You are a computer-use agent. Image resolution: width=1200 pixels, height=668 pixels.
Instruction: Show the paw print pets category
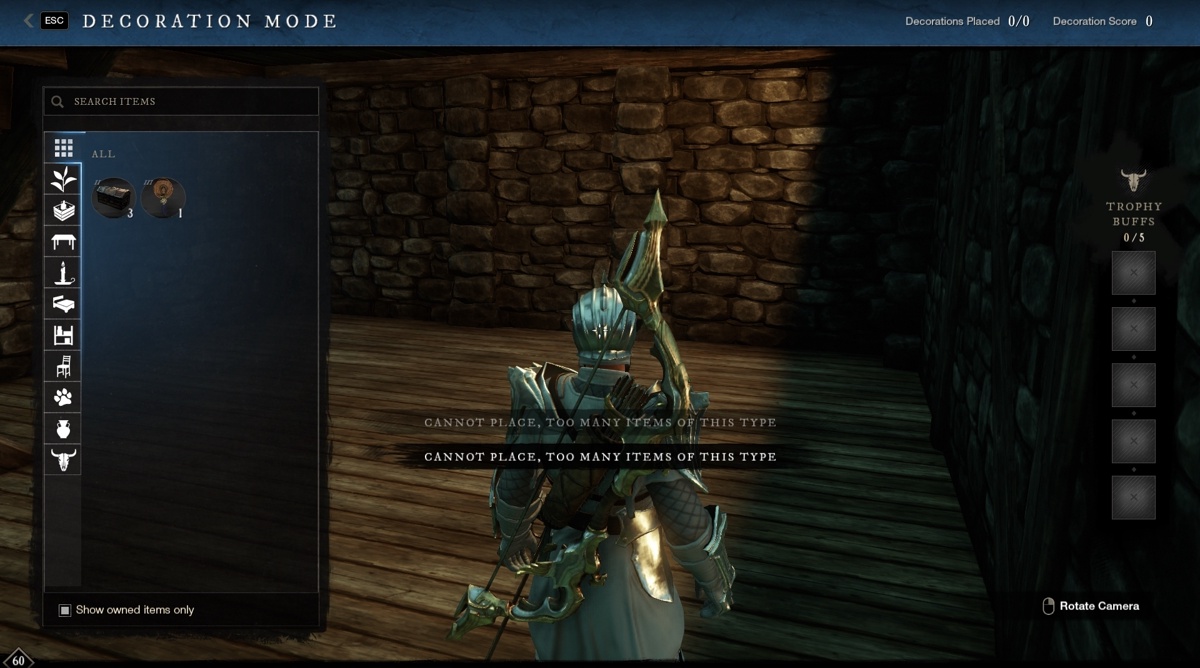64,397
